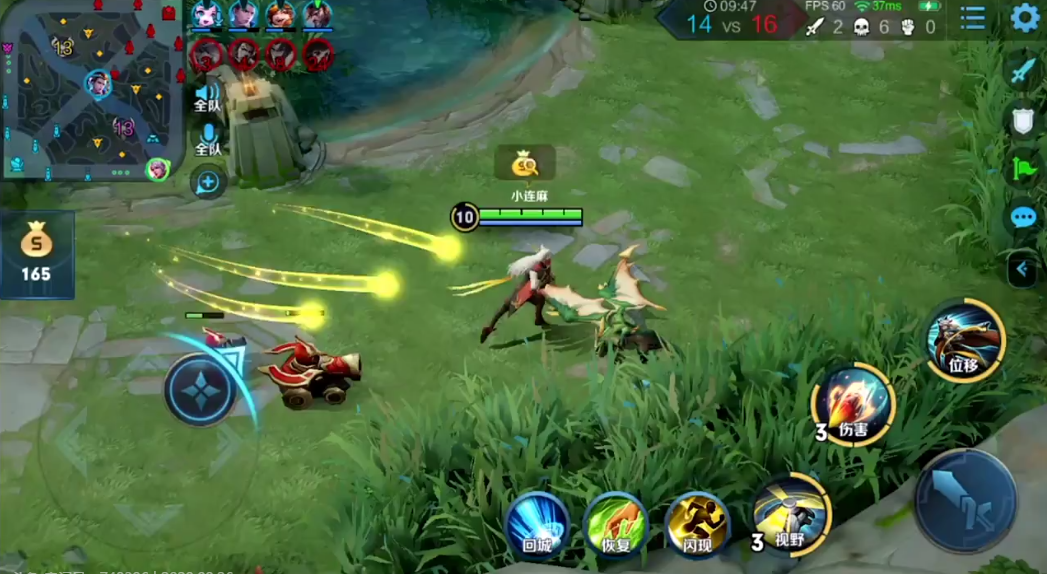The image size is (1047, 574).
Task: Send the green flag gather signal
Action: coord(1022,168)
